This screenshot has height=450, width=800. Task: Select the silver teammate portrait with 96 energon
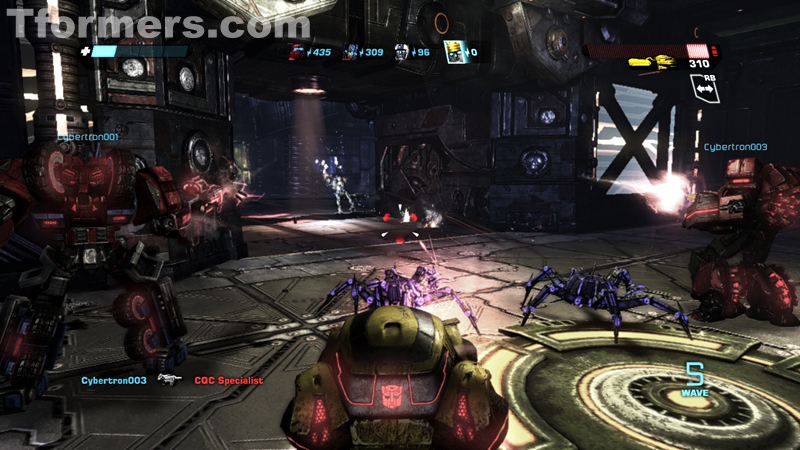[401, 51]
